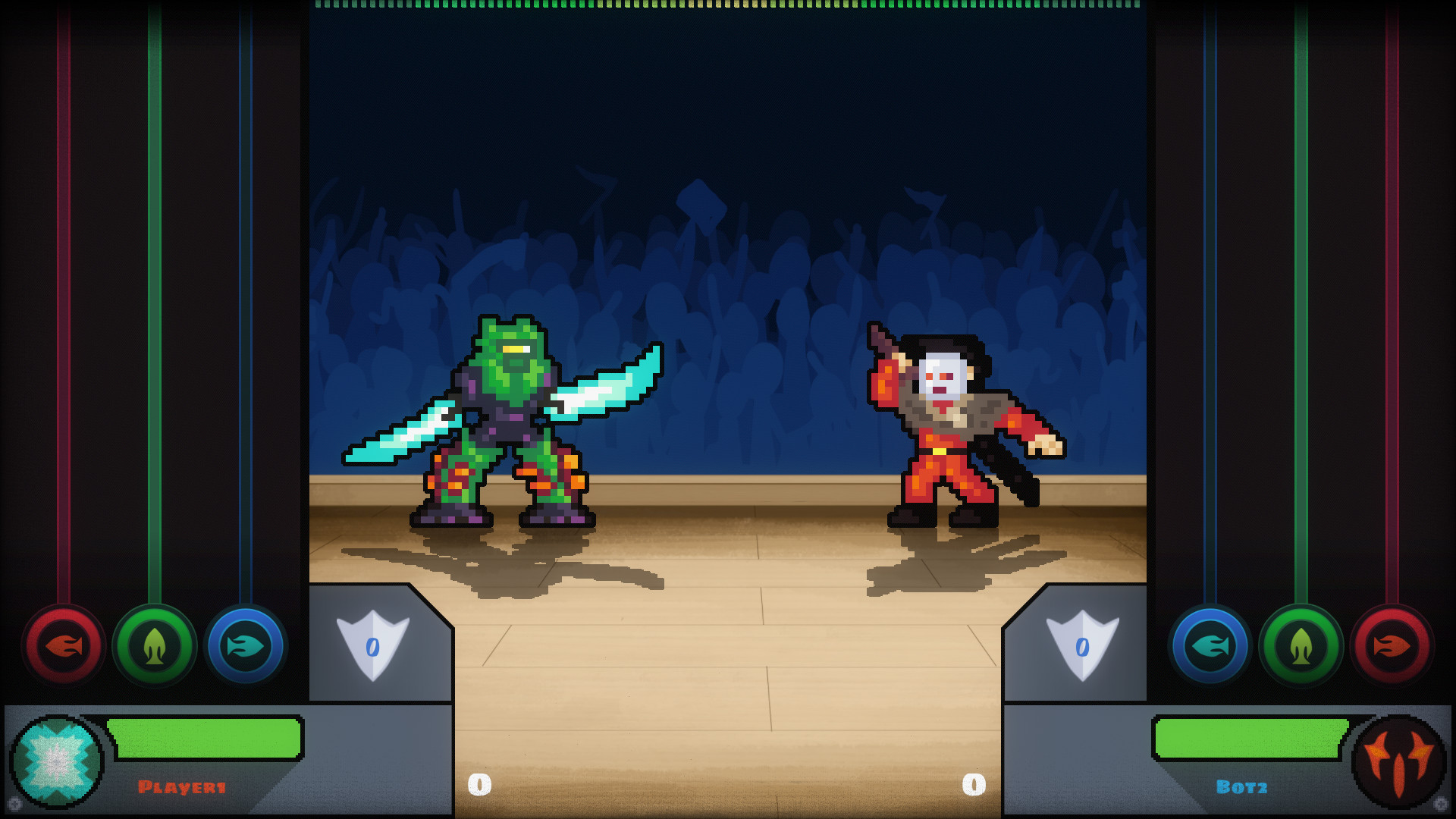Click the tiny gear beside Bot2's portrait
Screen dimensions: 1456x819
(x=1443, y=804)
